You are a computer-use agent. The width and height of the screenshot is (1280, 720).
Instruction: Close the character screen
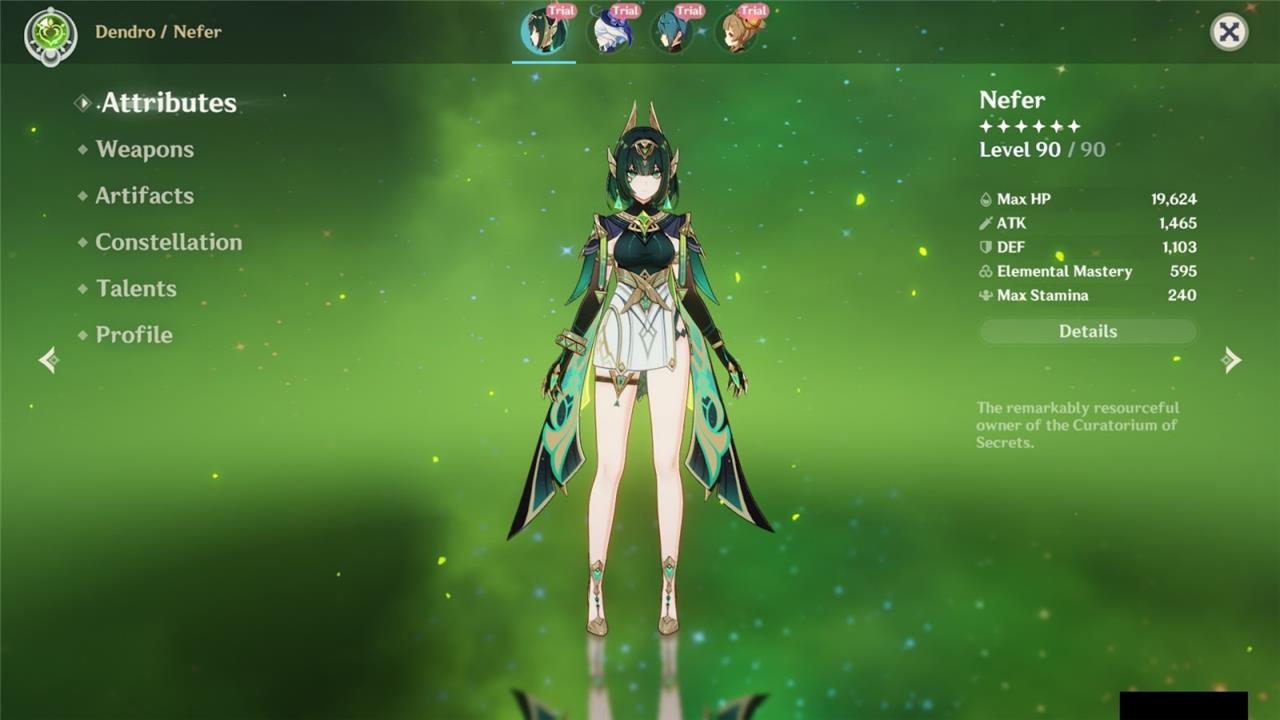[x=1229, y=32]
